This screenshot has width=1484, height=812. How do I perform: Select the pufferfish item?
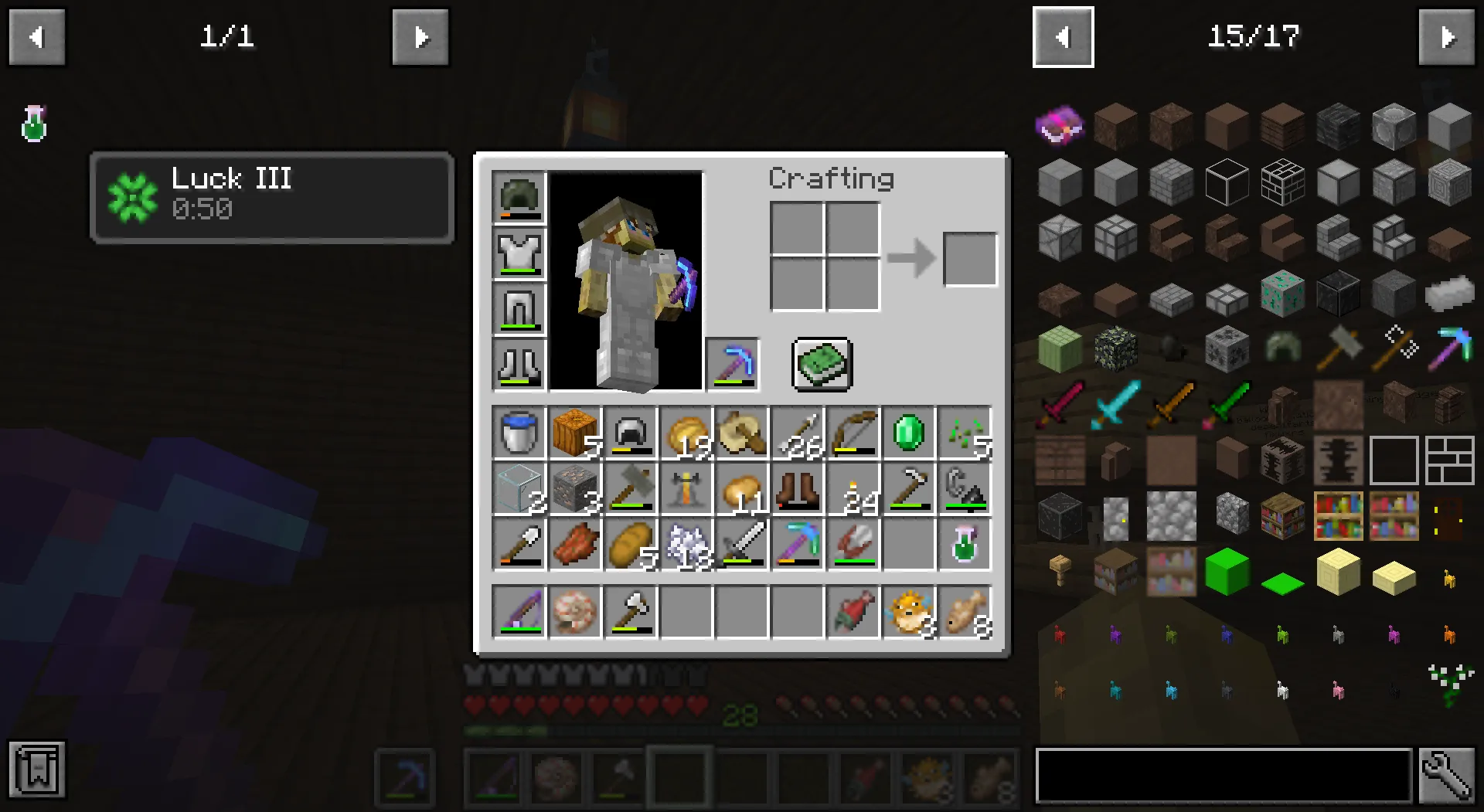click(x=908, y=613)
